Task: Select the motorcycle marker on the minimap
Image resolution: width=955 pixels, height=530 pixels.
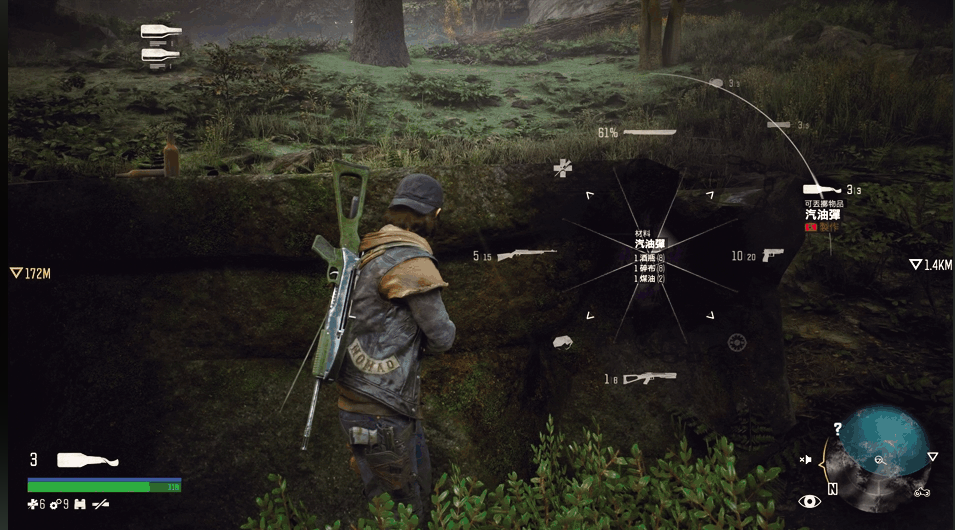Action: [x=922, y=492]
